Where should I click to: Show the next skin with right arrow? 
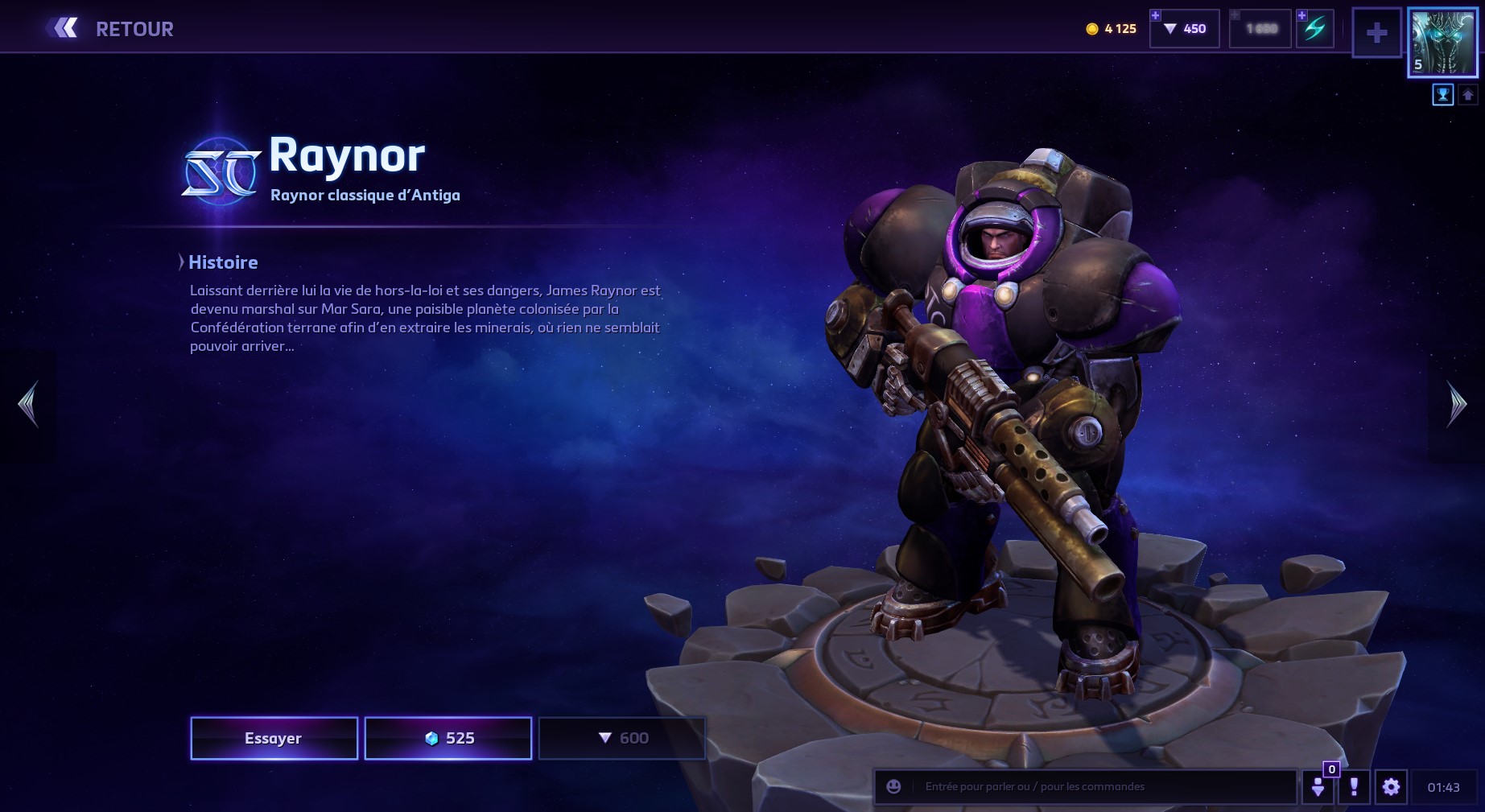[x=1456, y=404]
